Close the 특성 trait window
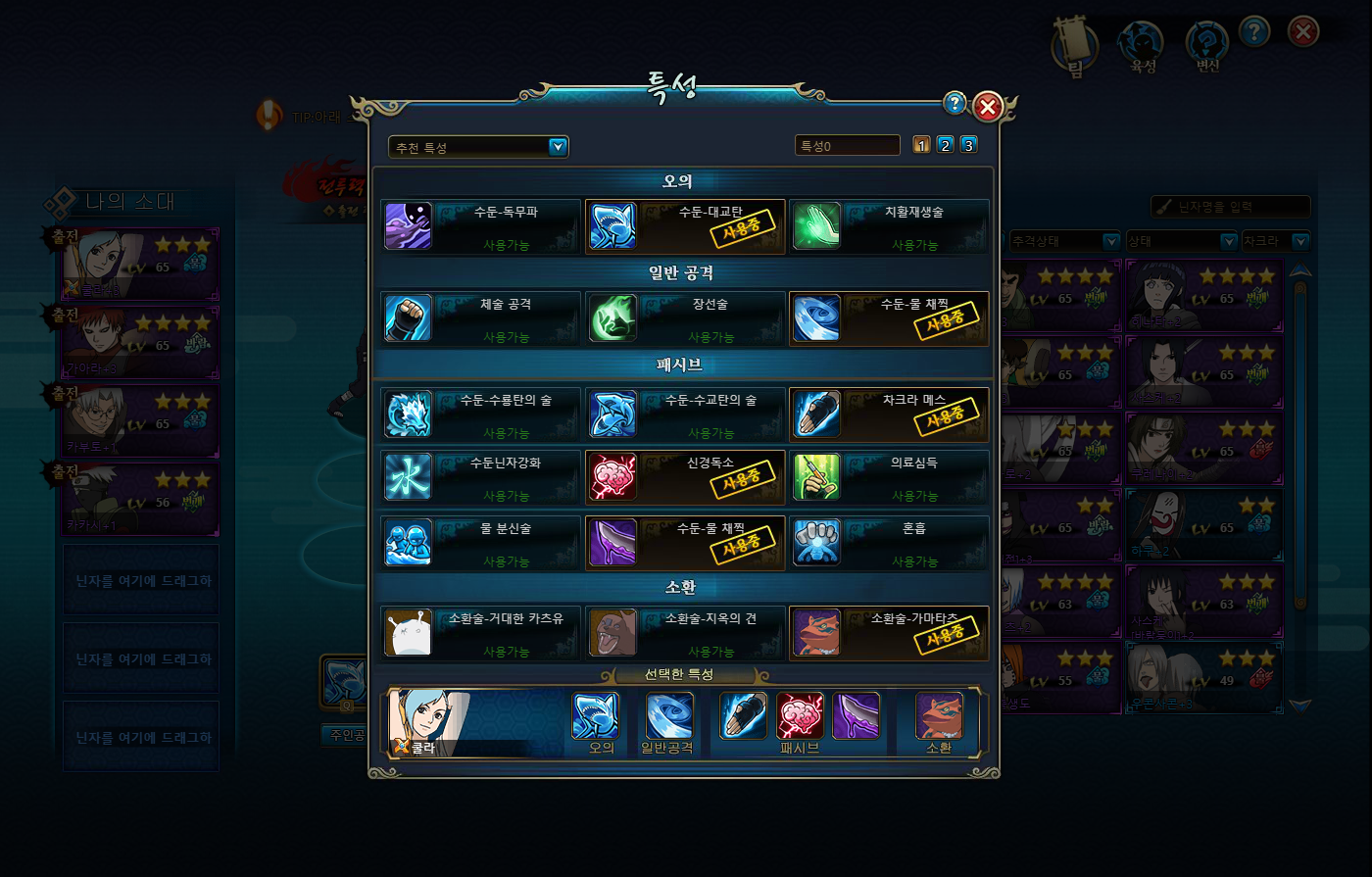 [x=988, y=106]
